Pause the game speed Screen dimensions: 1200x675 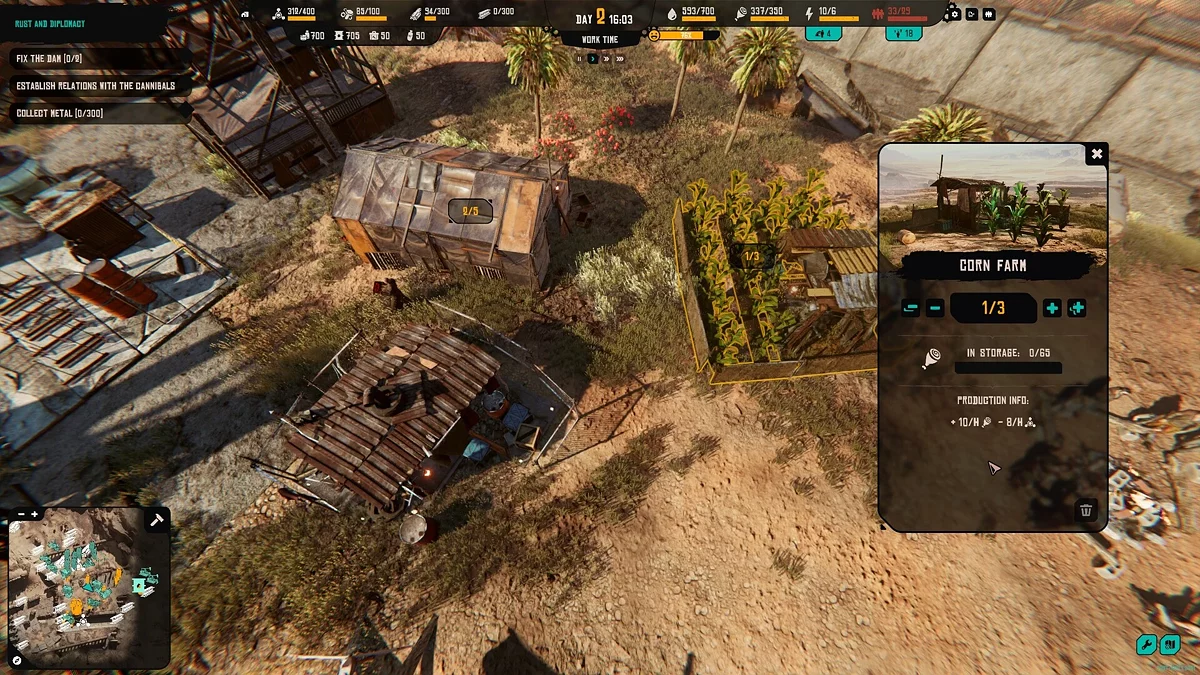tap(578, 59)
